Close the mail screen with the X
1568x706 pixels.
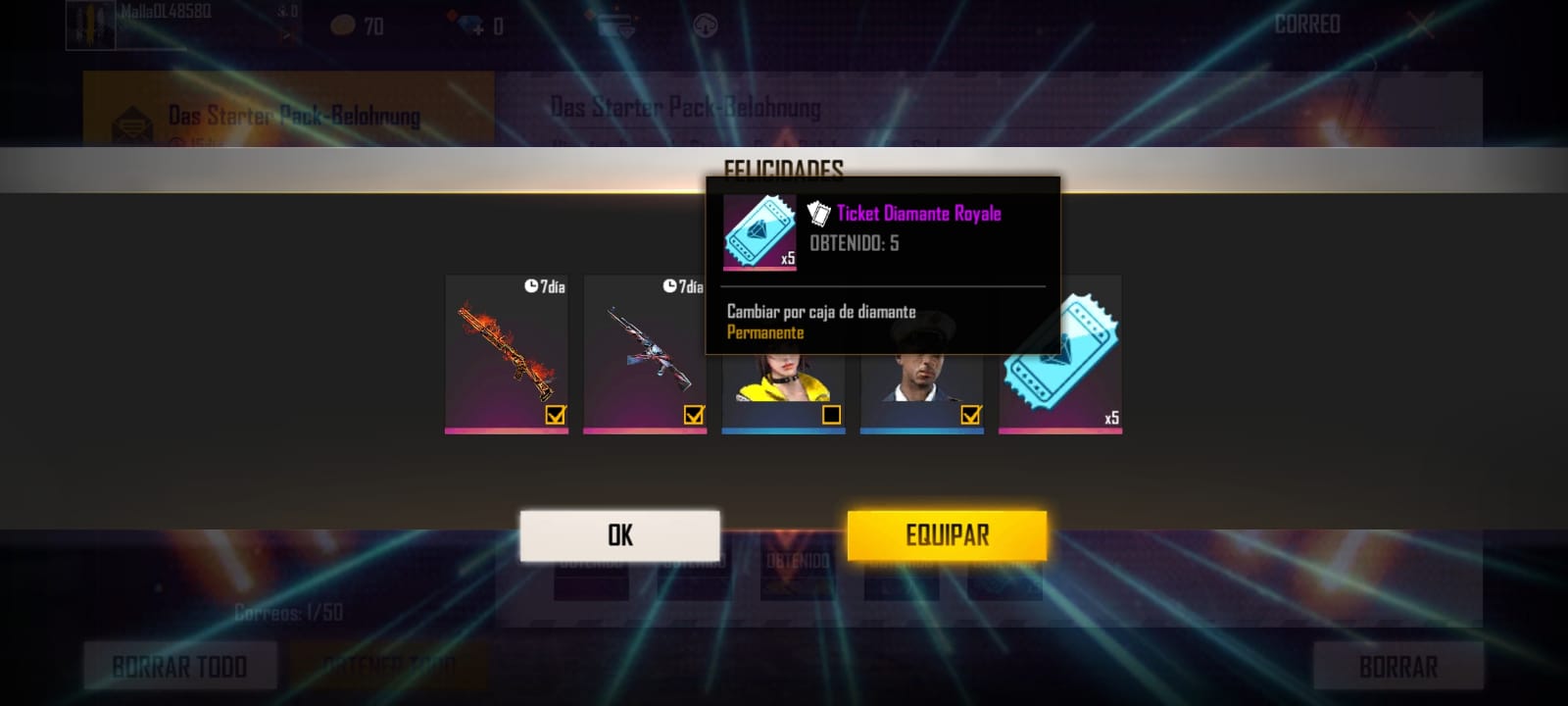1420,25
